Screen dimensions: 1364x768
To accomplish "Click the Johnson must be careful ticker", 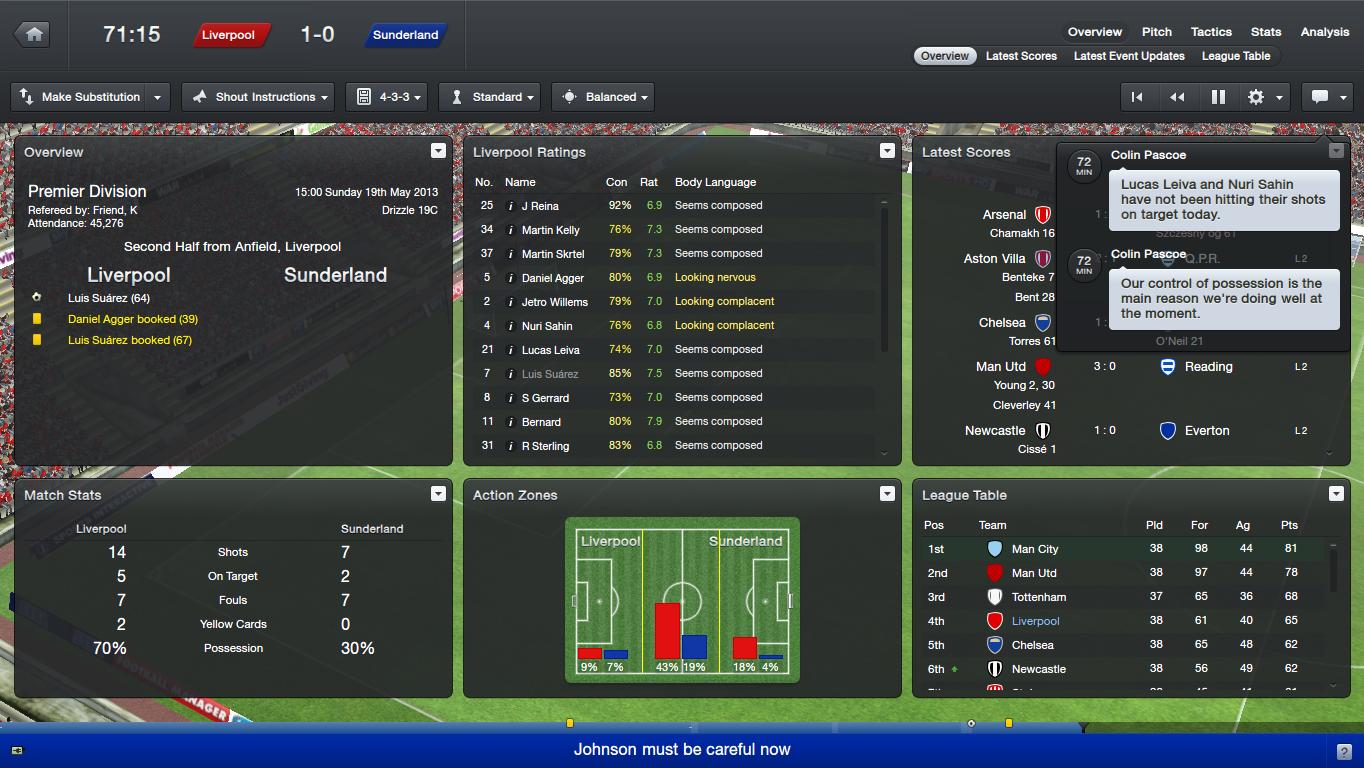I will coord(682,747).
